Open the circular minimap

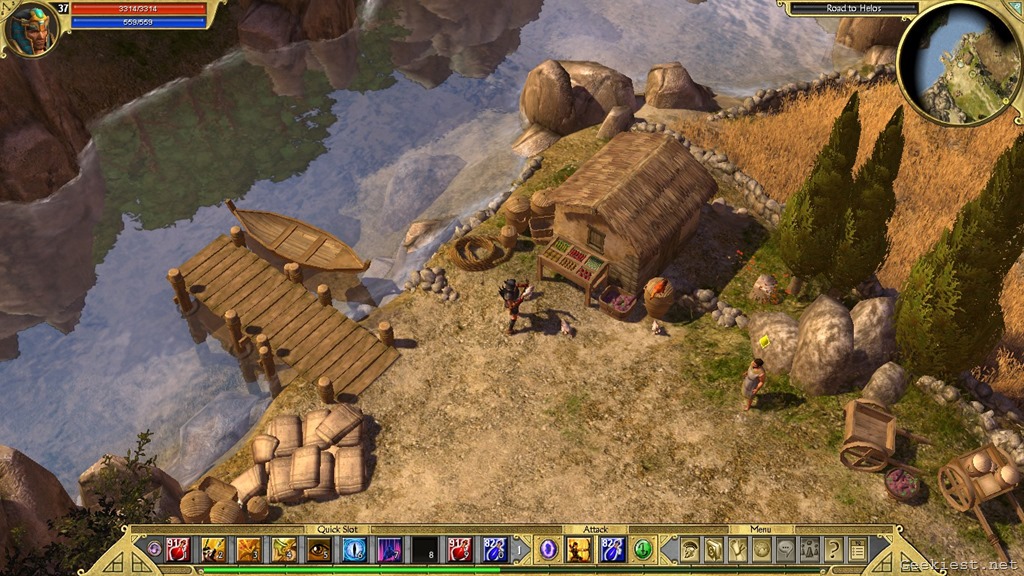(x=959, y=63)
